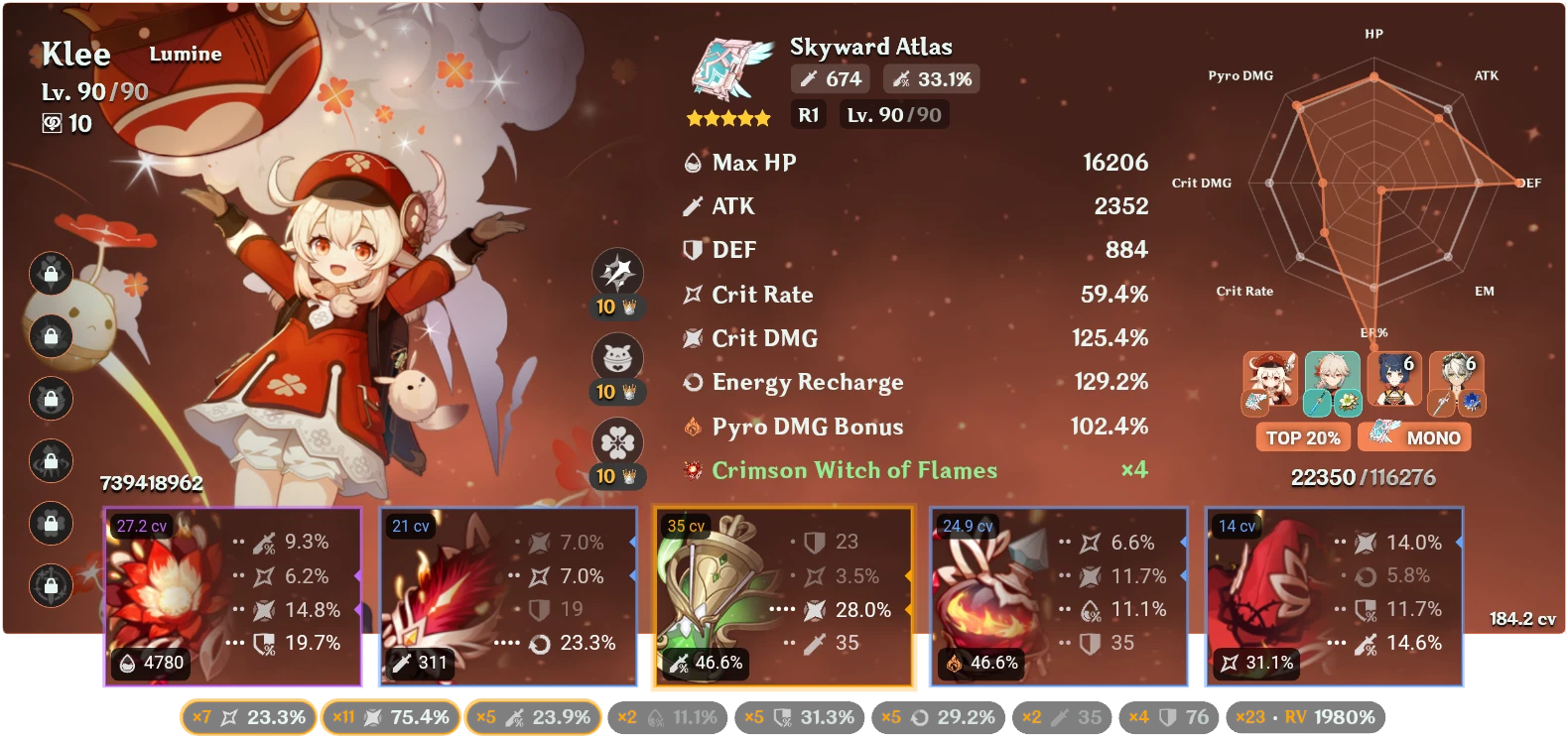
Task: Click the Energy Recharge stat icon
Action: (692, 382)
